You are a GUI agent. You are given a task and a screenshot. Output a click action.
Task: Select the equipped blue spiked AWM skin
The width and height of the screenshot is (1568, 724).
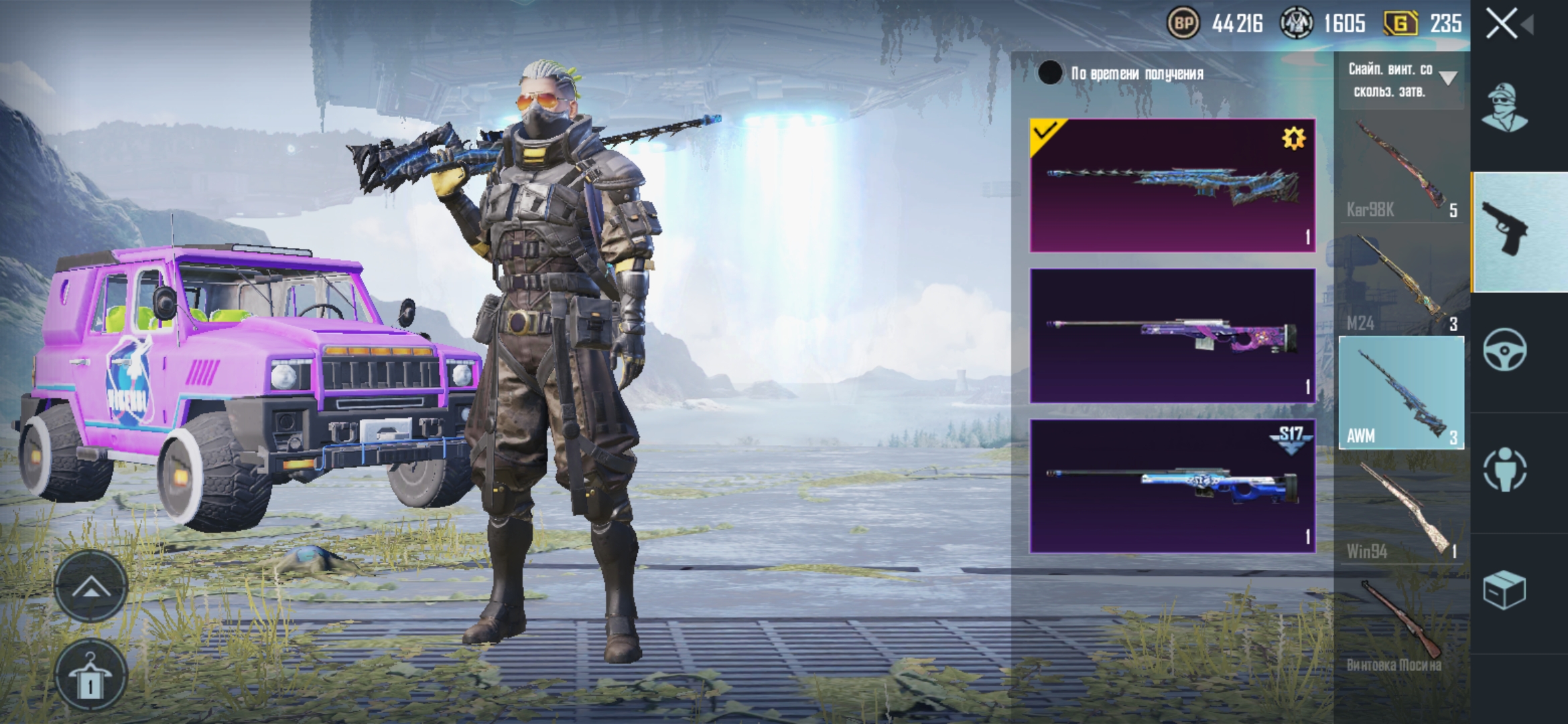pos(1172,186)
